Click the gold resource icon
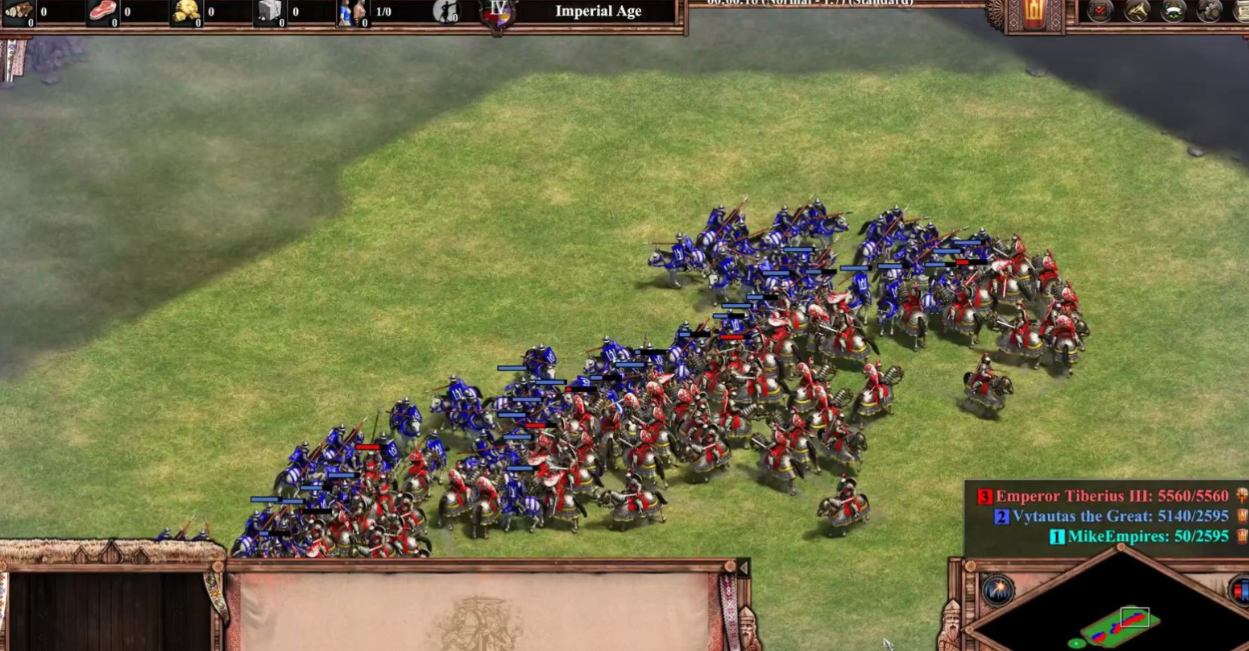Screen dimensions: 1249x651 [x=186, y=11]
